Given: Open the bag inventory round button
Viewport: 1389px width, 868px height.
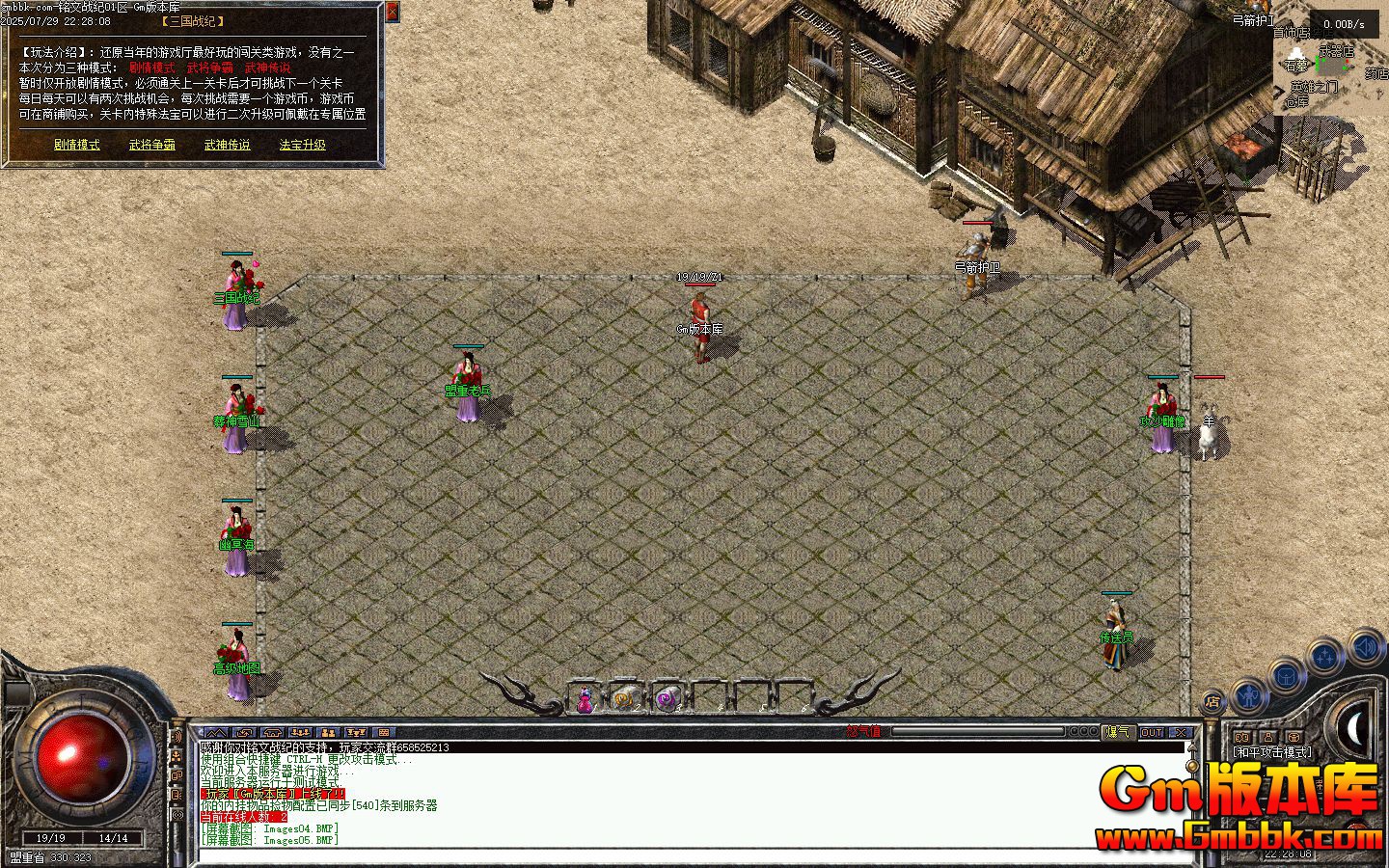Looking at the screenshot, I should pos(1288,675).
